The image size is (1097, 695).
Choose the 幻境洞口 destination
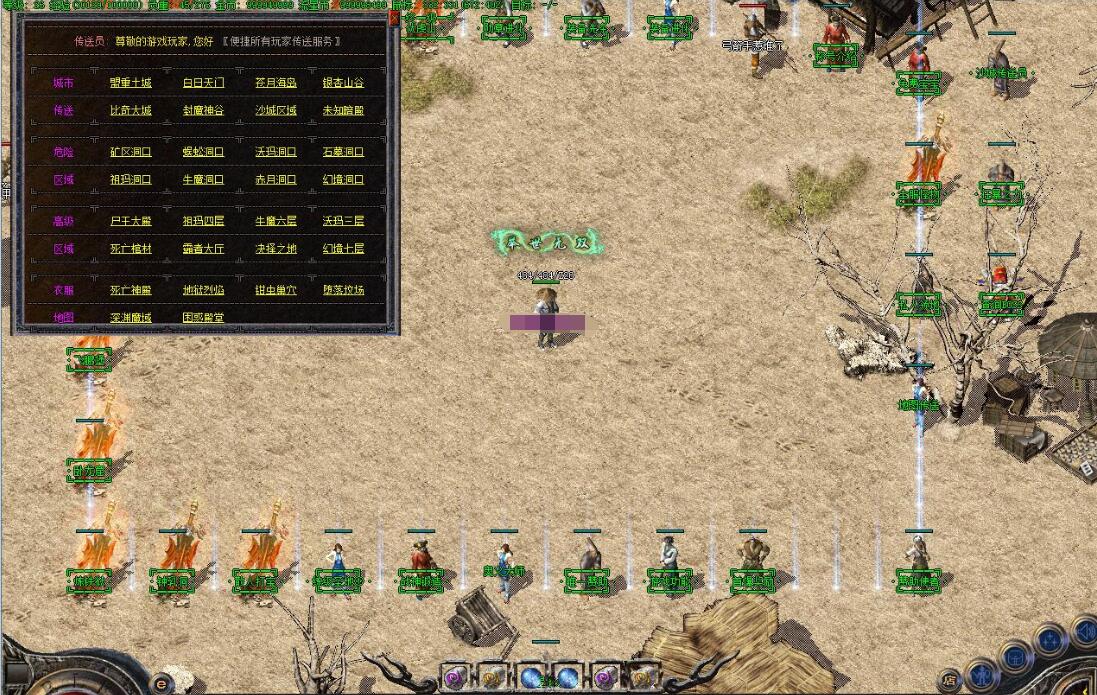tap(343, 181)
